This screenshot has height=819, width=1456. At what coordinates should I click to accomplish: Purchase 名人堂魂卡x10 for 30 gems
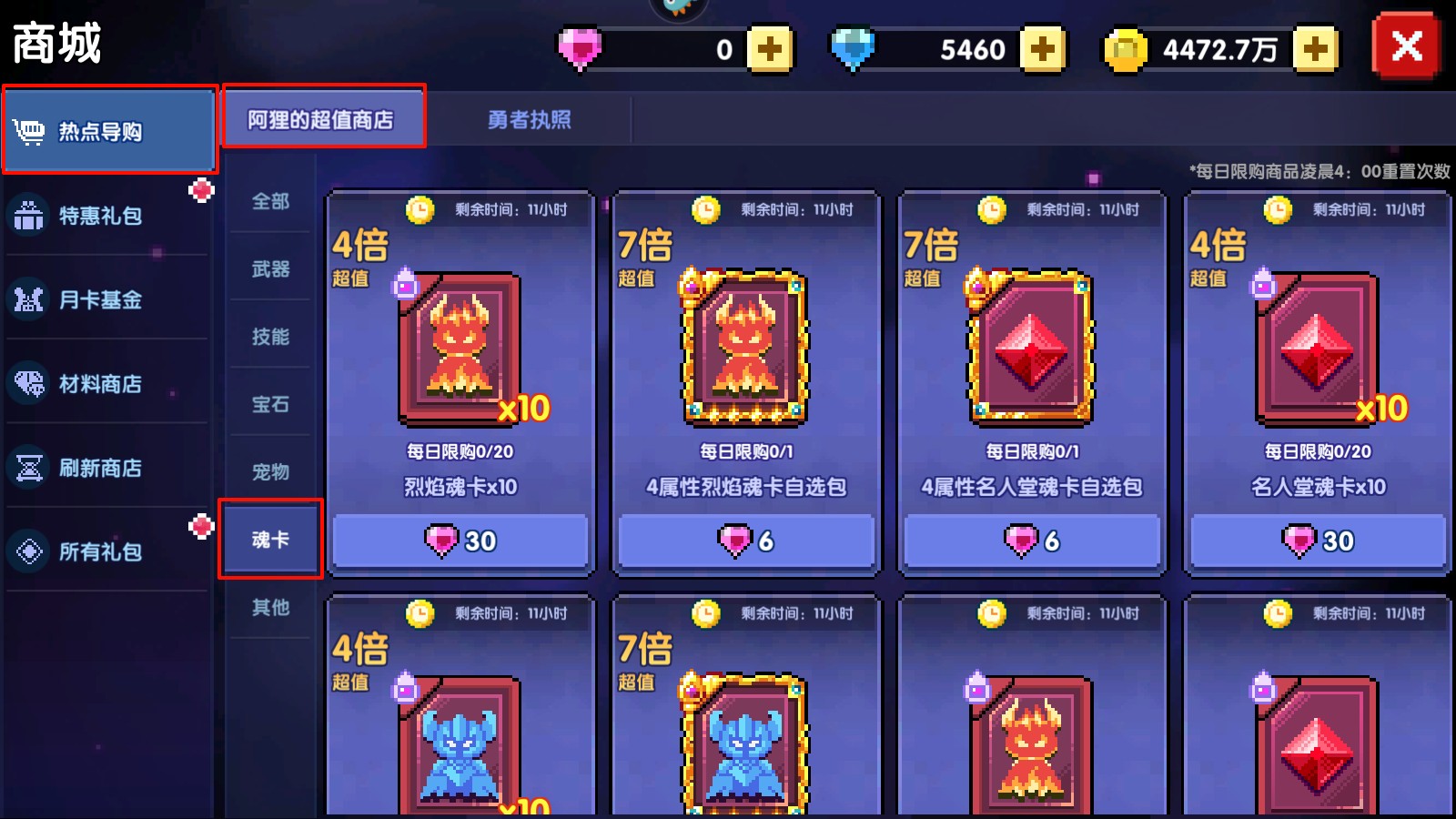[1318, 541]
